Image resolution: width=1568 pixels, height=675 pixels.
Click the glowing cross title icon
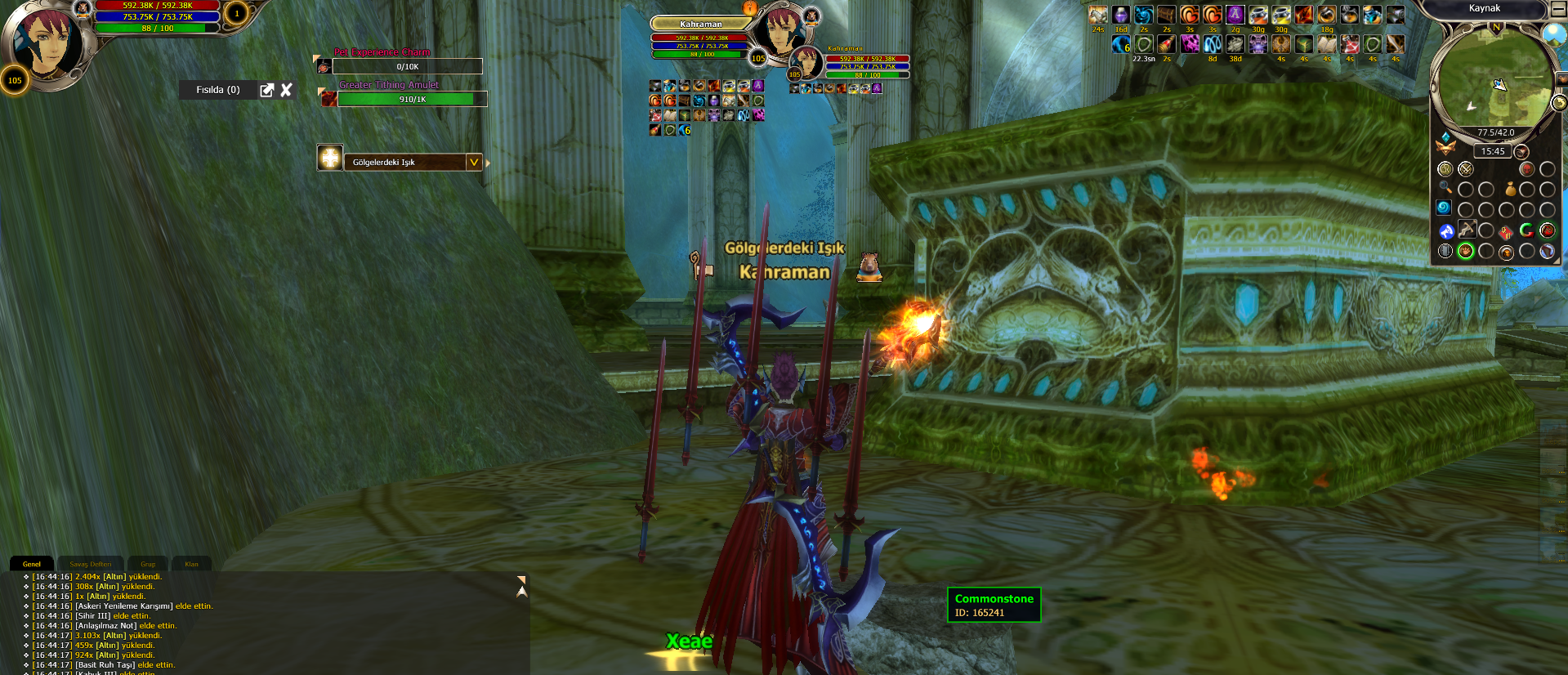pyautogui.click(x=330, y=158)
